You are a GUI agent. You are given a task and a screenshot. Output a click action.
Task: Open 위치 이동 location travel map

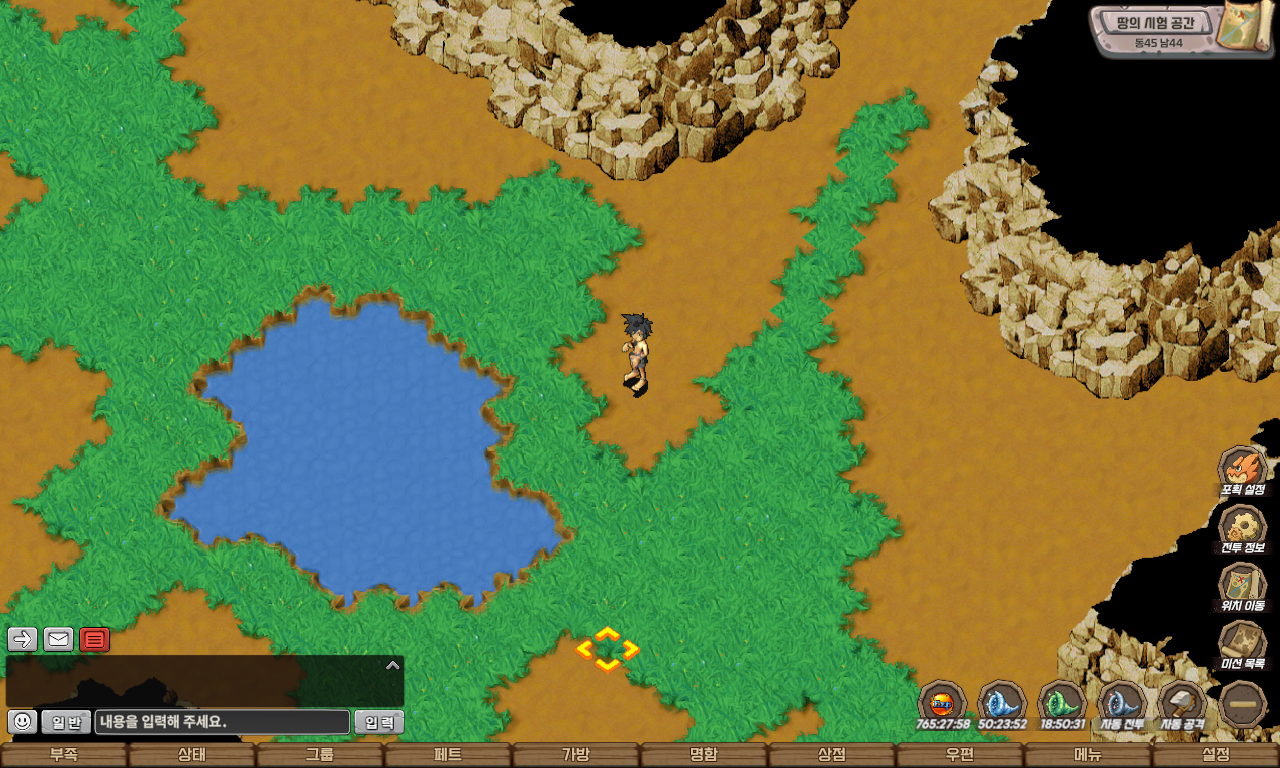click(1242, 586)
